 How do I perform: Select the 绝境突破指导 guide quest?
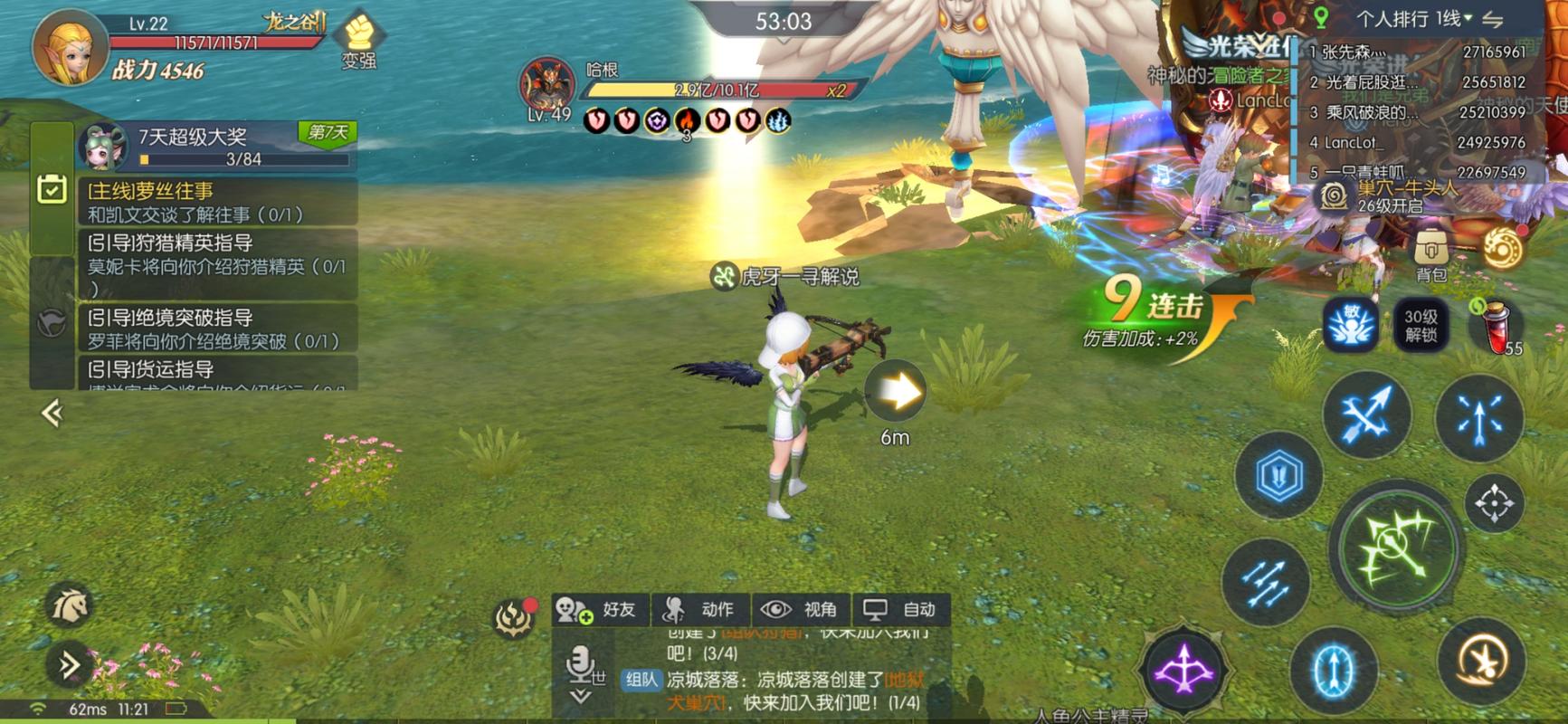point(217,329)
